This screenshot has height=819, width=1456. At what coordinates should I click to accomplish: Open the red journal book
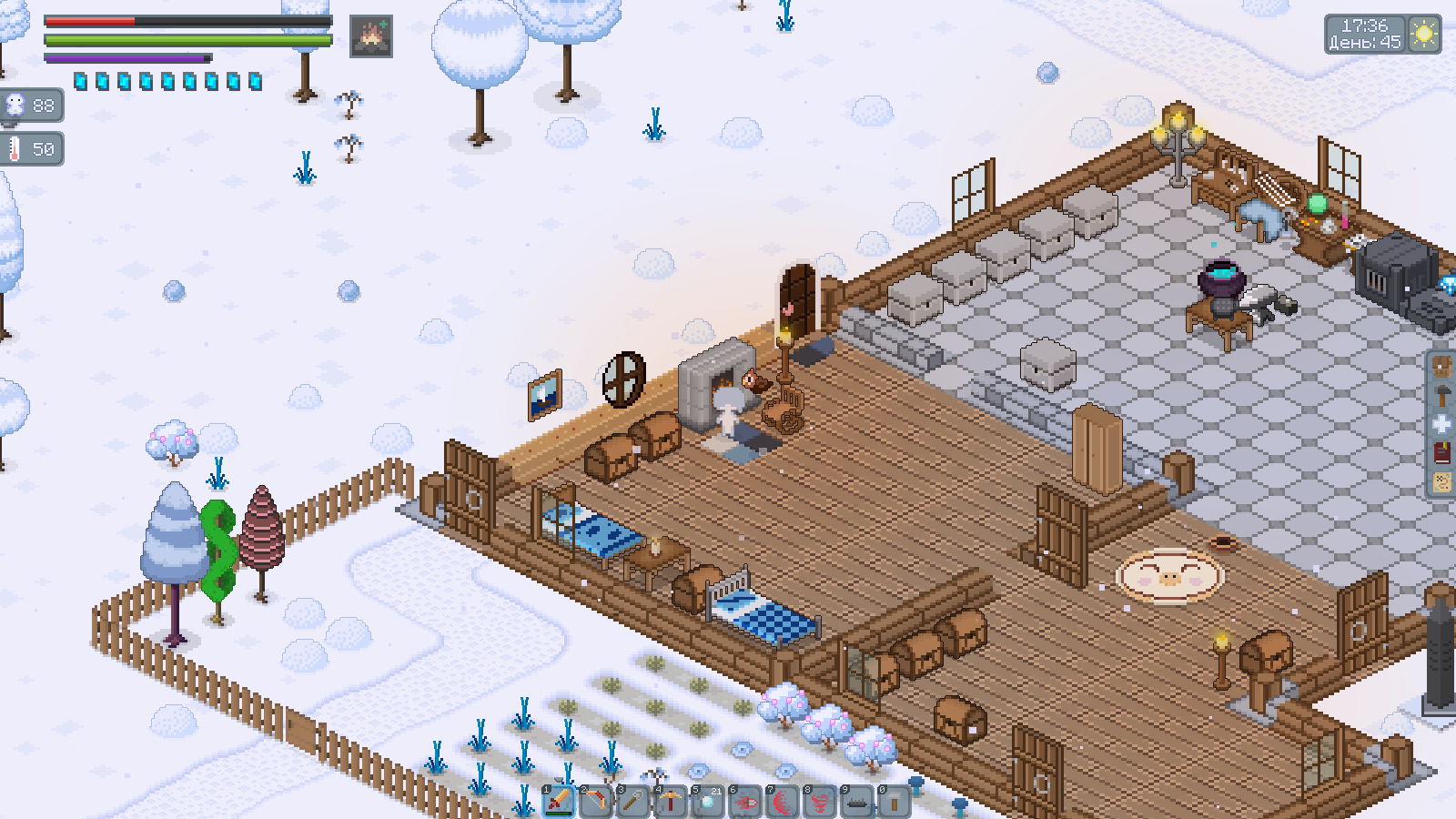pos(1442,453)
